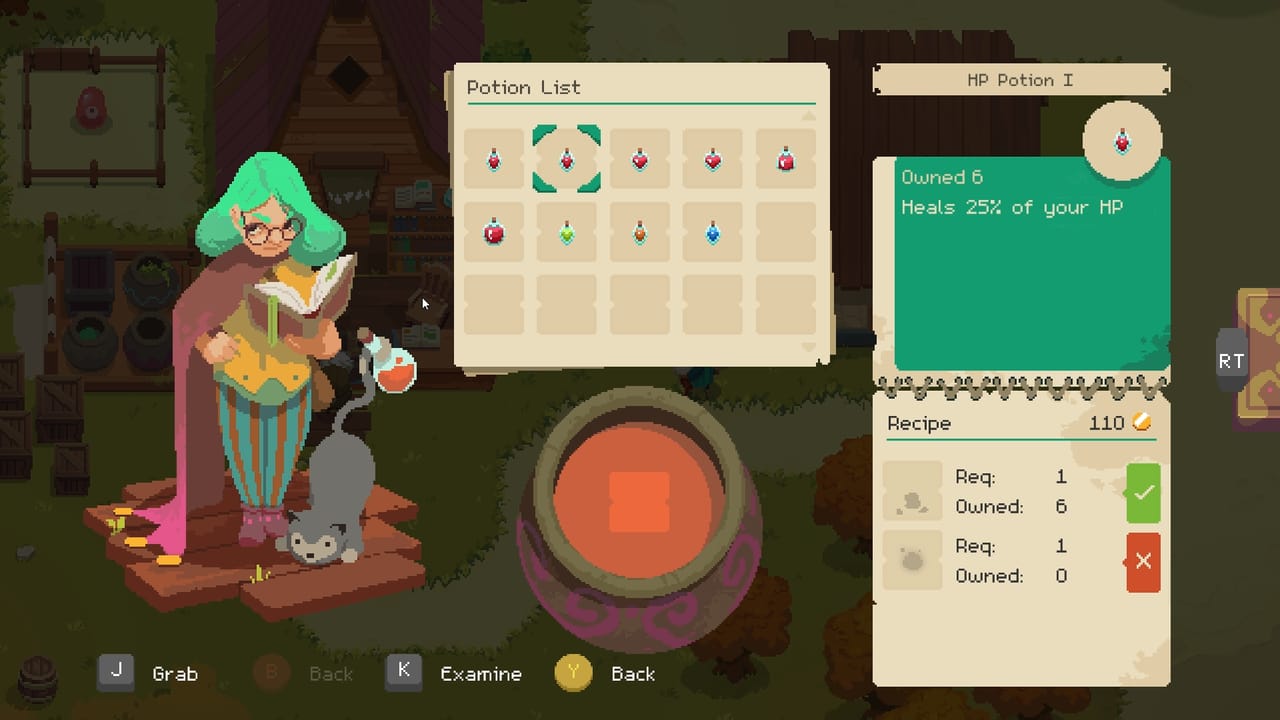This screenshot has height=720, width=1280.
Task: Select the green potion icon
Action: click(x=566, y=231)
